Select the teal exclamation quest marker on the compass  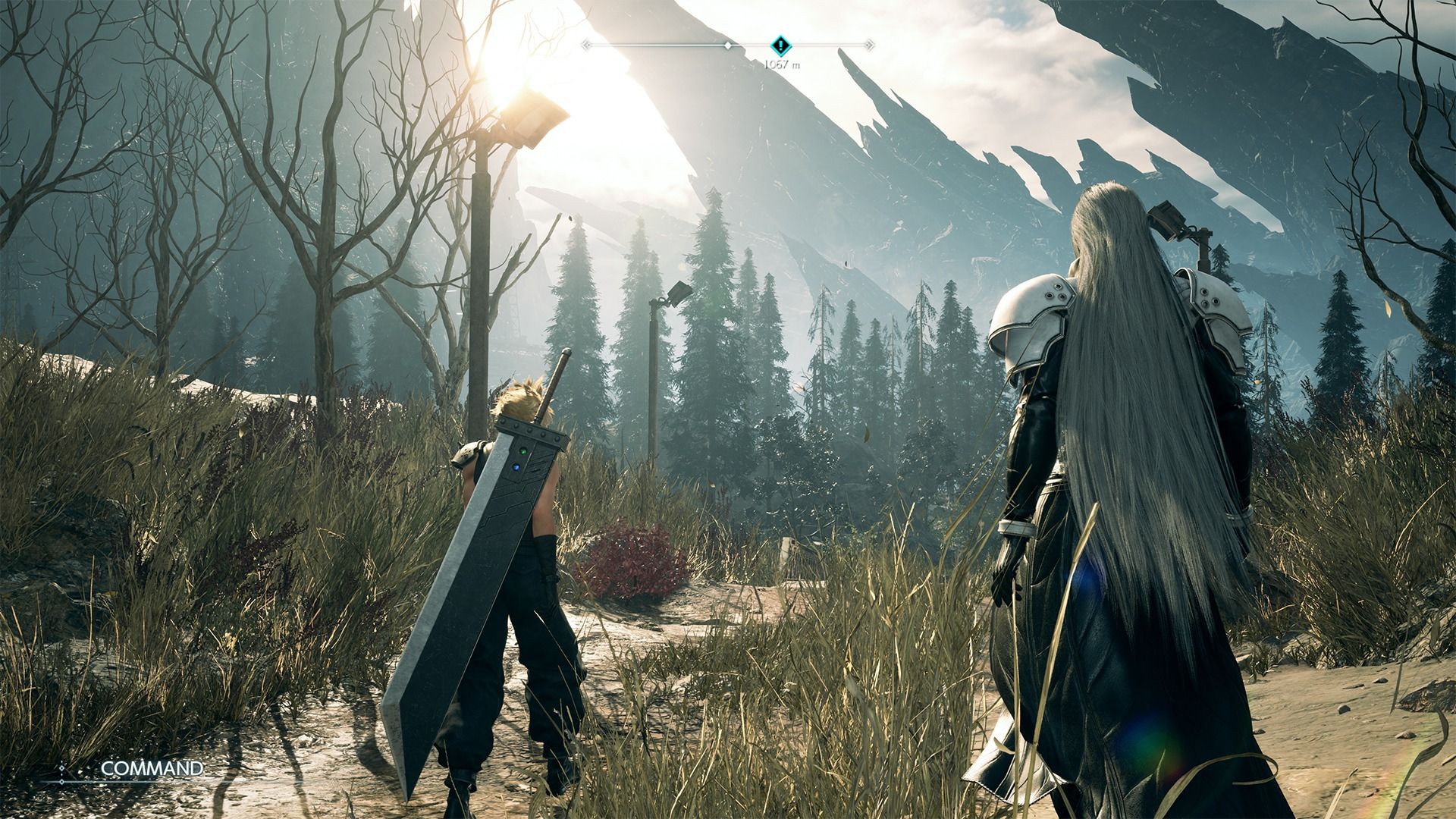(781, 45)
